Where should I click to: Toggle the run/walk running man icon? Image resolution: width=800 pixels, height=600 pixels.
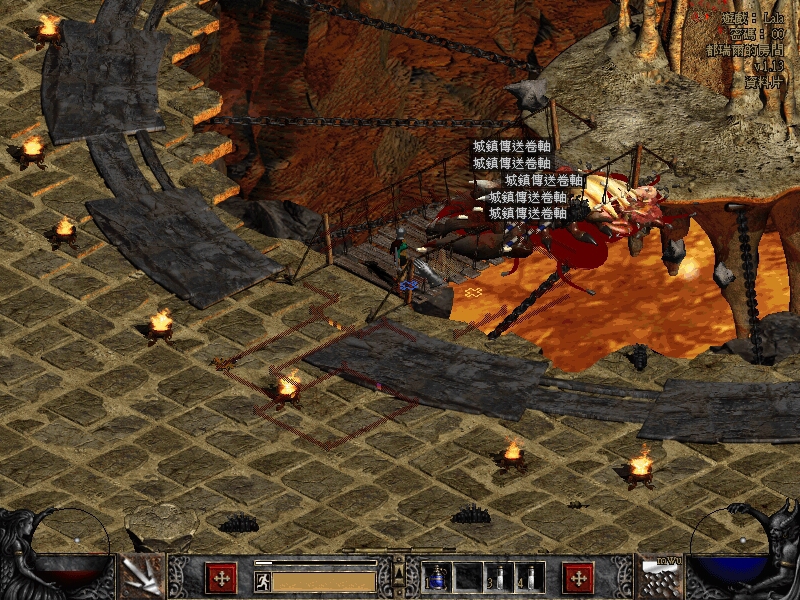(263, 581)
